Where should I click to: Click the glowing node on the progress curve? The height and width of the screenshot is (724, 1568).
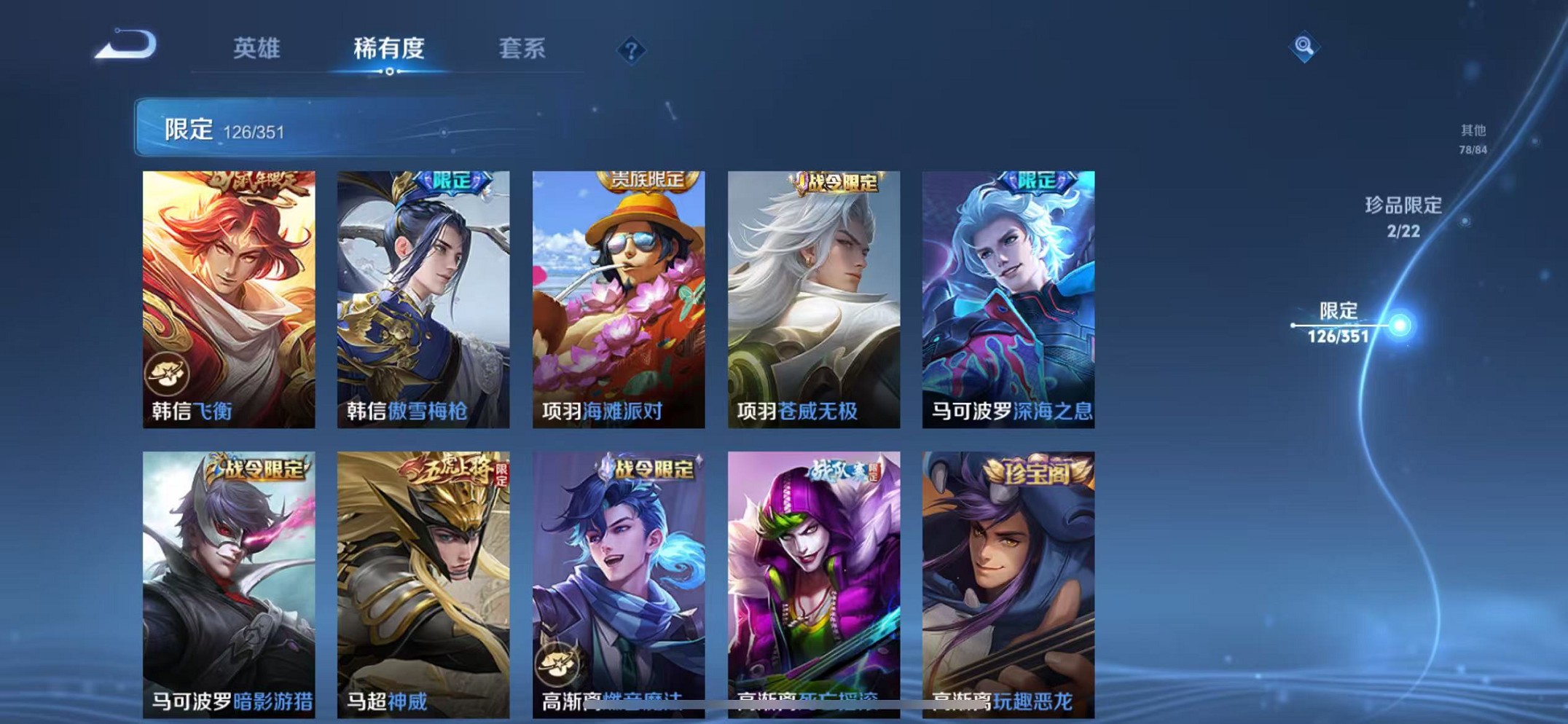[x=1400, y=325]
